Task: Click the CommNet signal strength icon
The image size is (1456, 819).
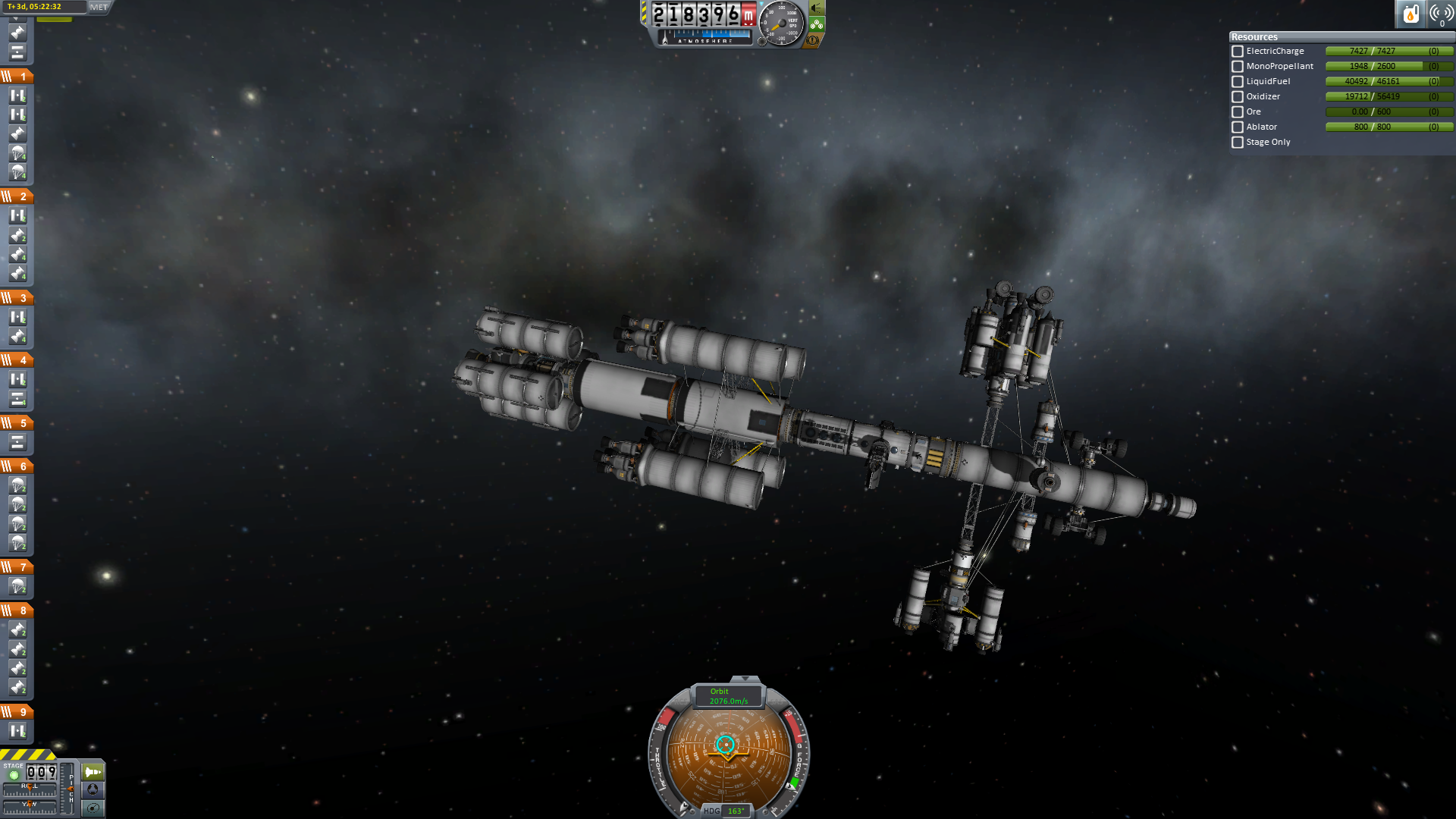Action: (x=1441, y=14)
